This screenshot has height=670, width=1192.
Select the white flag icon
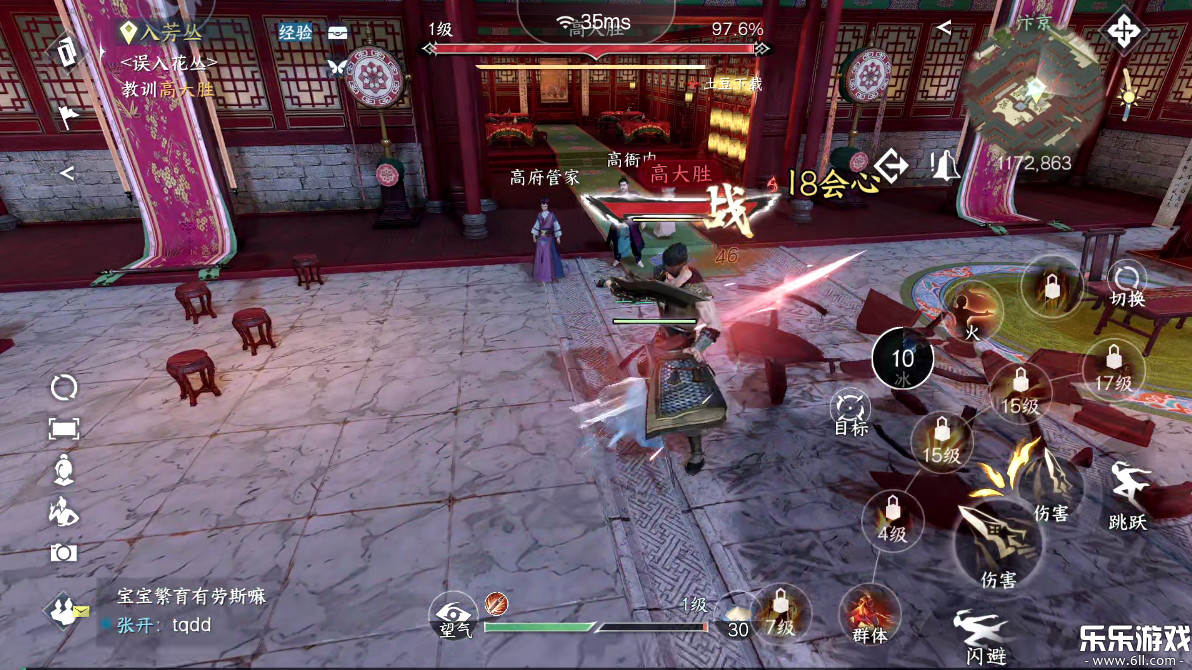(67, 118)
